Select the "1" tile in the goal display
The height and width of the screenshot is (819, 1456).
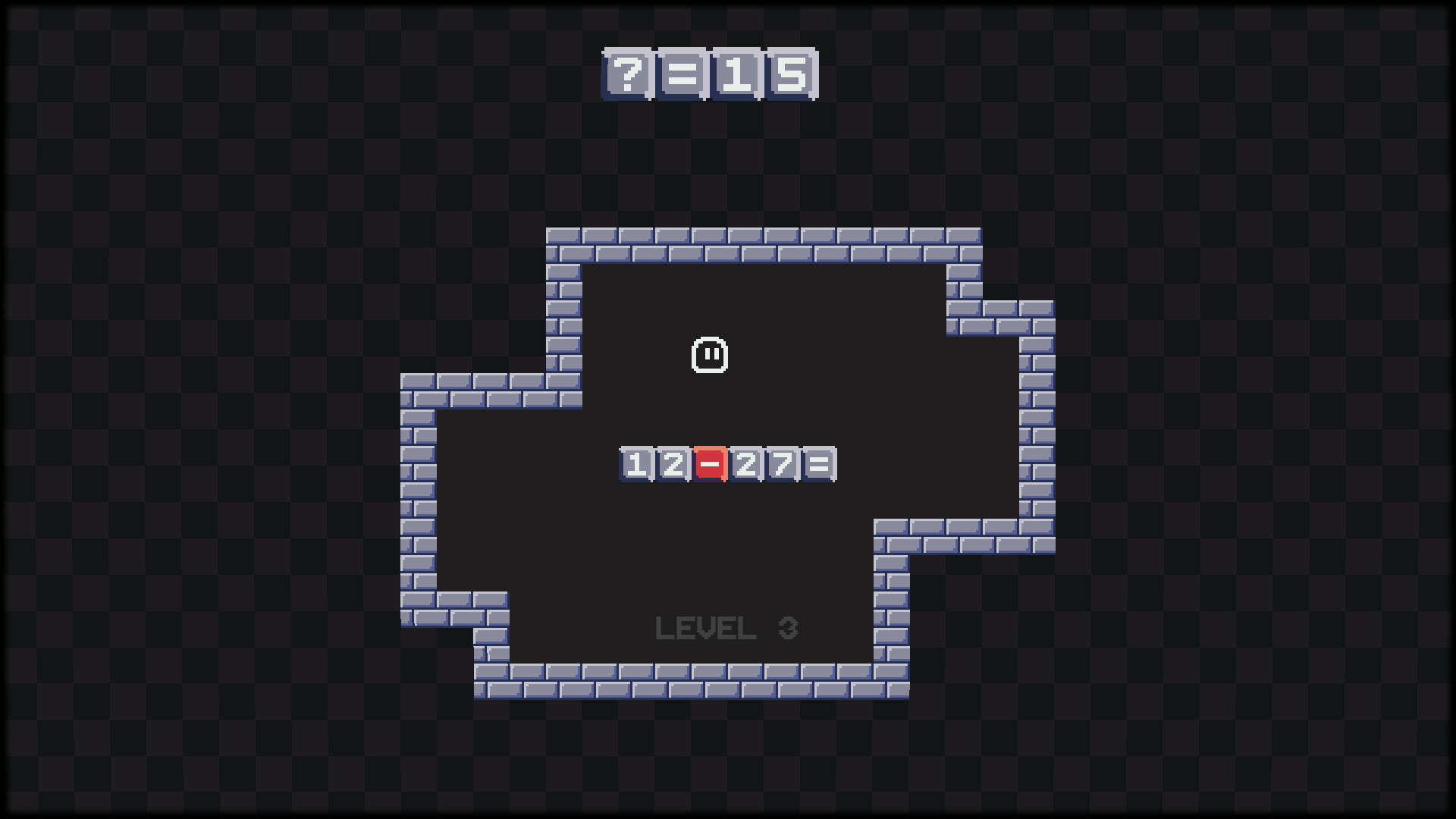pyautogui.click(x=734, y=74)
